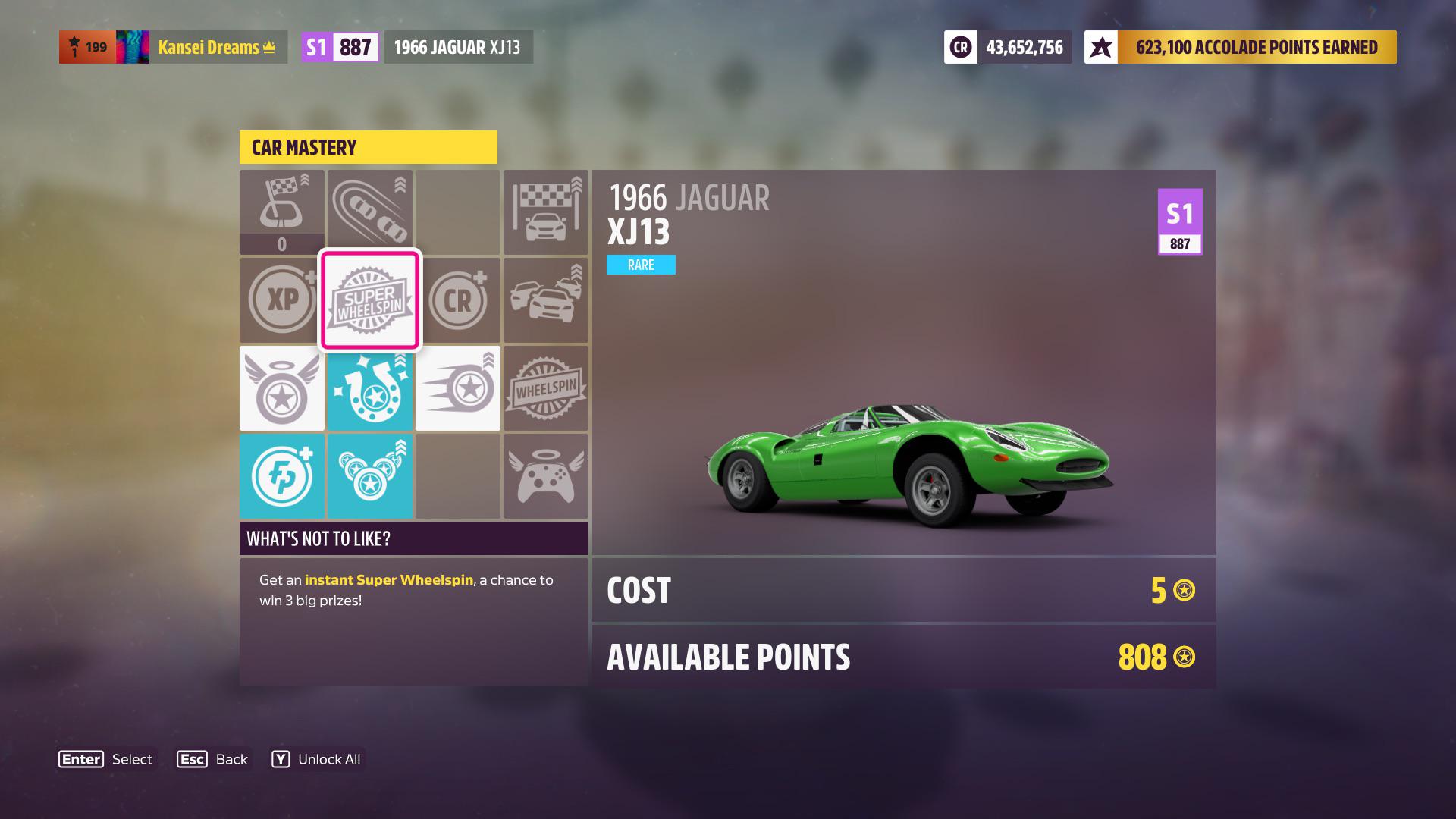Choose the speeding wheel skill perk
The image size is (1456, 819).
(x=458, y=388)
